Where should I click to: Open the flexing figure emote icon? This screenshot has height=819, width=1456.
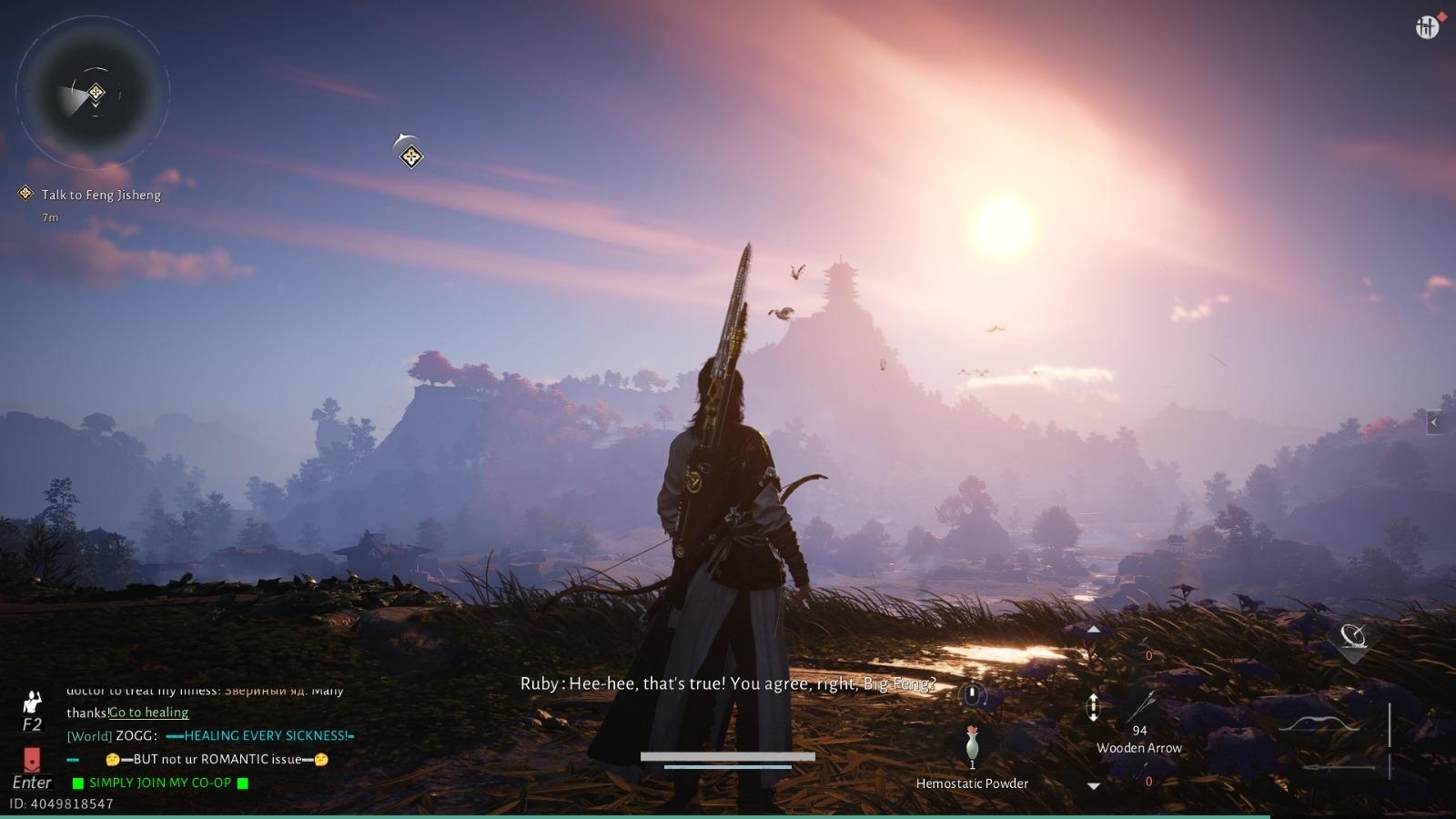coord(32,703)
